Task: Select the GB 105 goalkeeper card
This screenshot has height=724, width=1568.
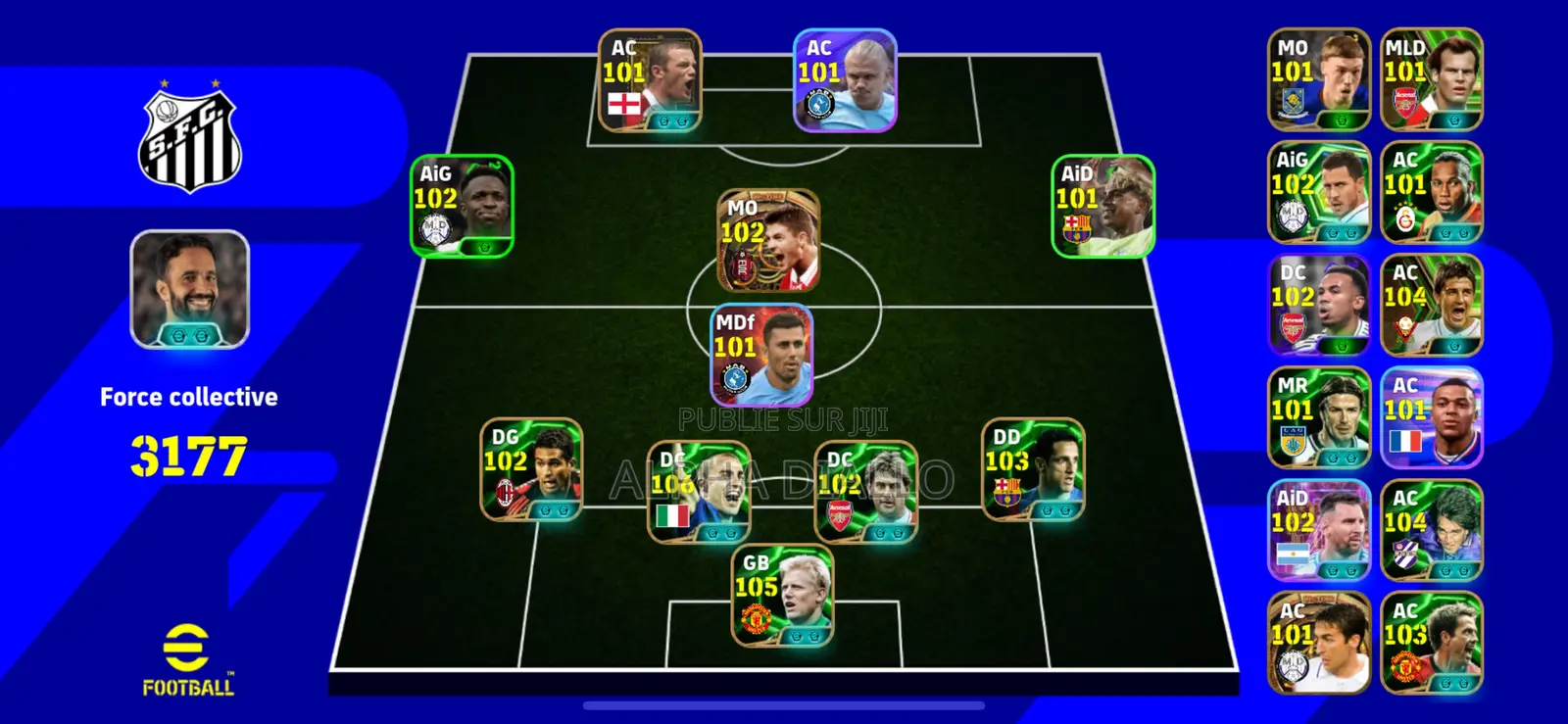Action: [783, 596]
